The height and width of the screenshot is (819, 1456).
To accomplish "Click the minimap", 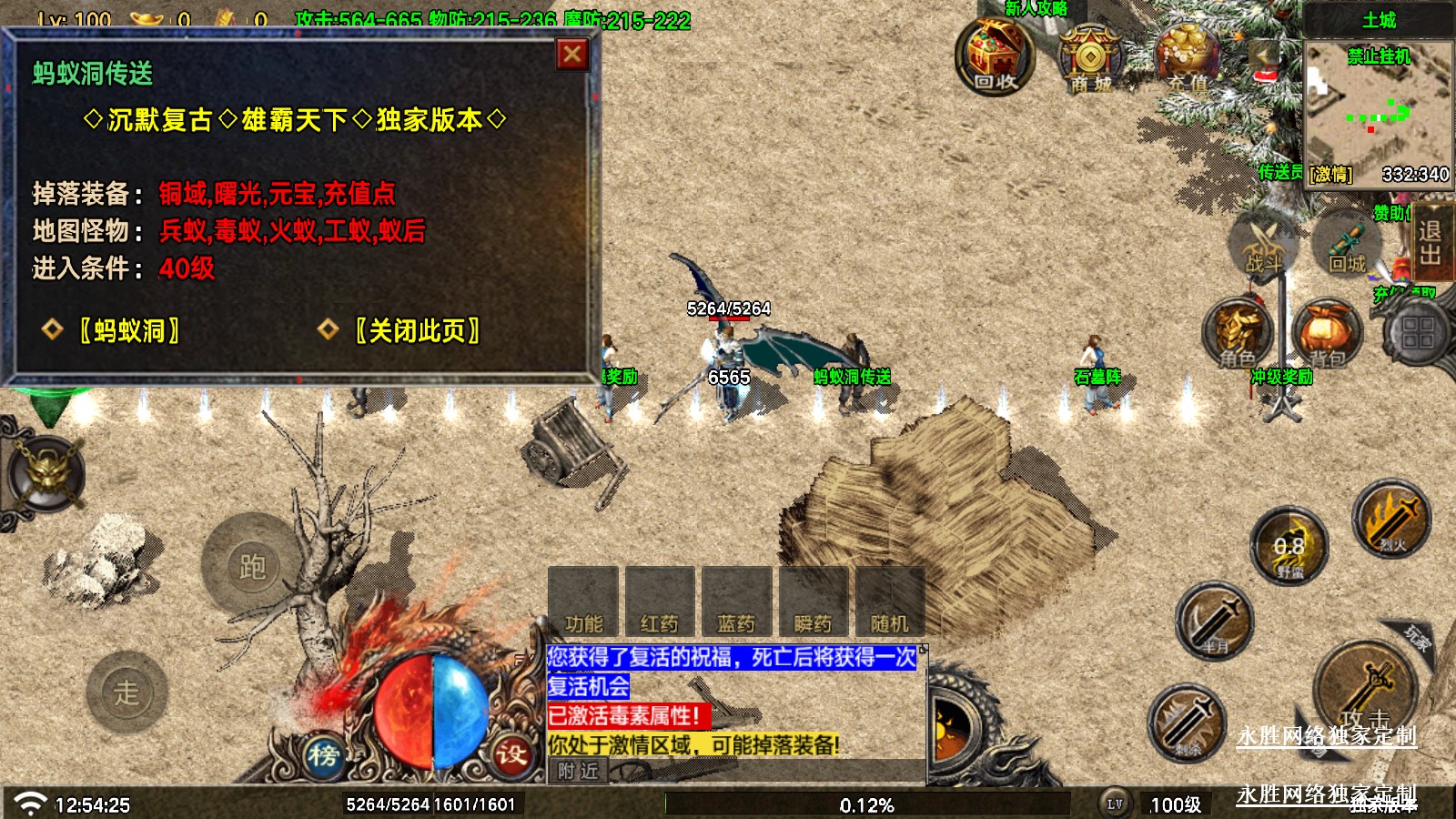I will pos(1377,102).
